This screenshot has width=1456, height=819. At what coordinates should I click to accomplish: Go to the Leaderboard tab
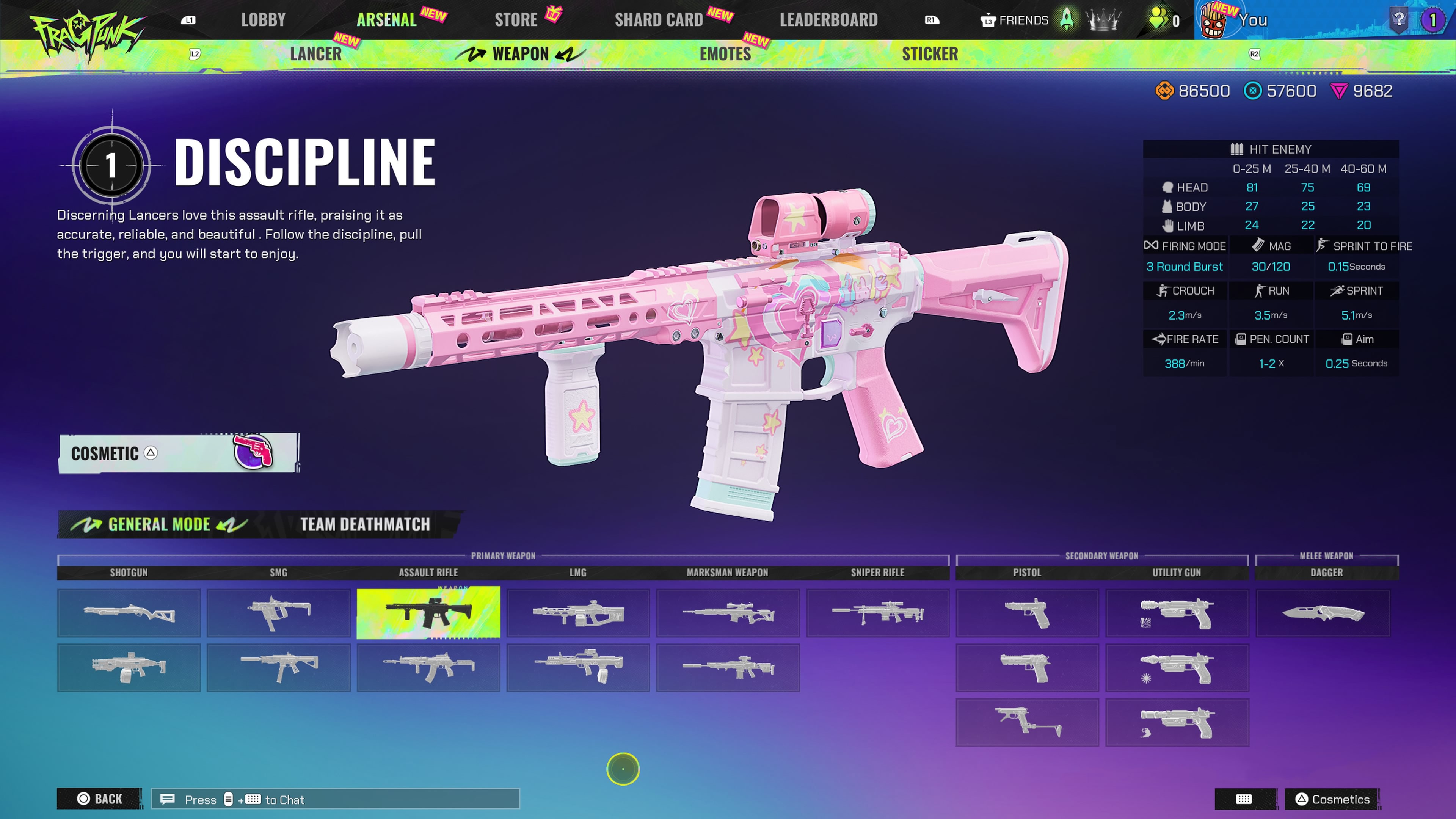pos(828,20)
